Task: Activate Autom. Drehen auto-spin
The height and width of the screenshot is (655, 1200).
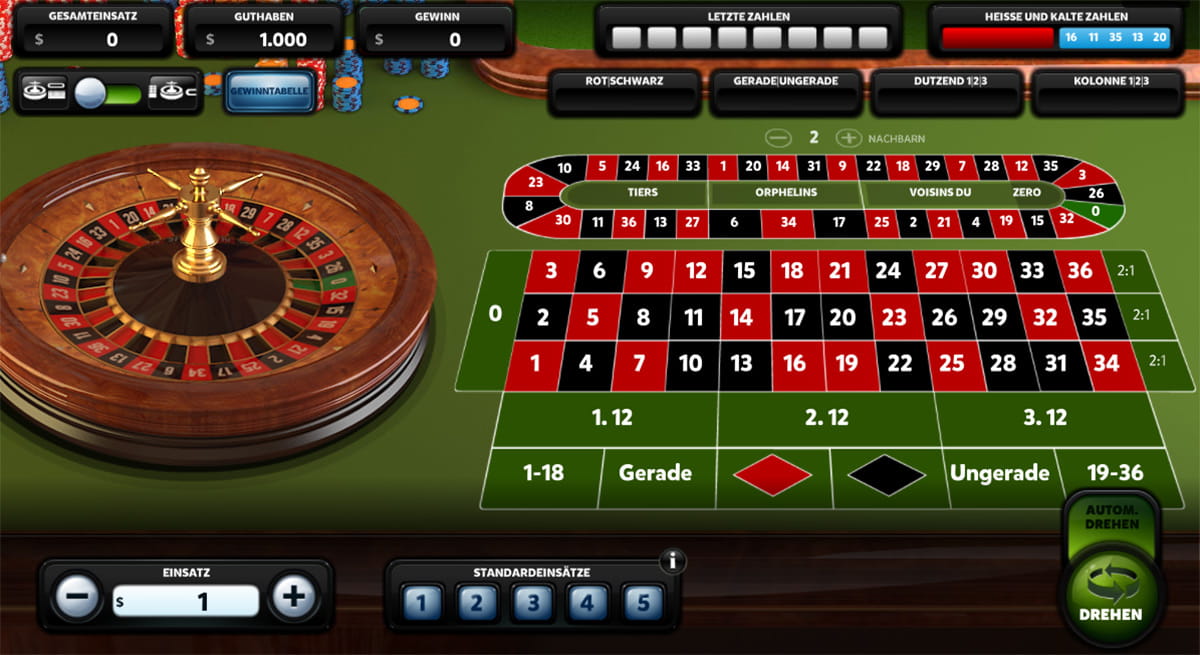Action: tap(1111, 517)
